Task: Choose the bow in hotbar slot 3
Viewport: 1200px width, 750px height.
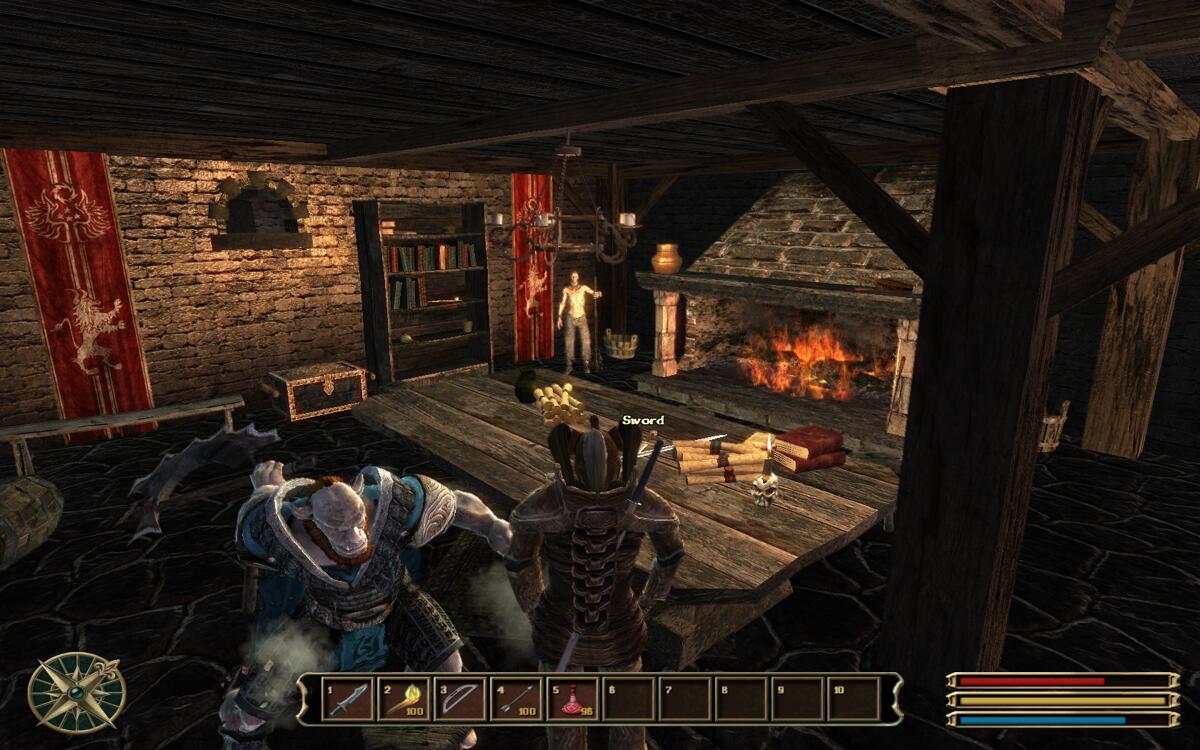Action: (459, 699)
